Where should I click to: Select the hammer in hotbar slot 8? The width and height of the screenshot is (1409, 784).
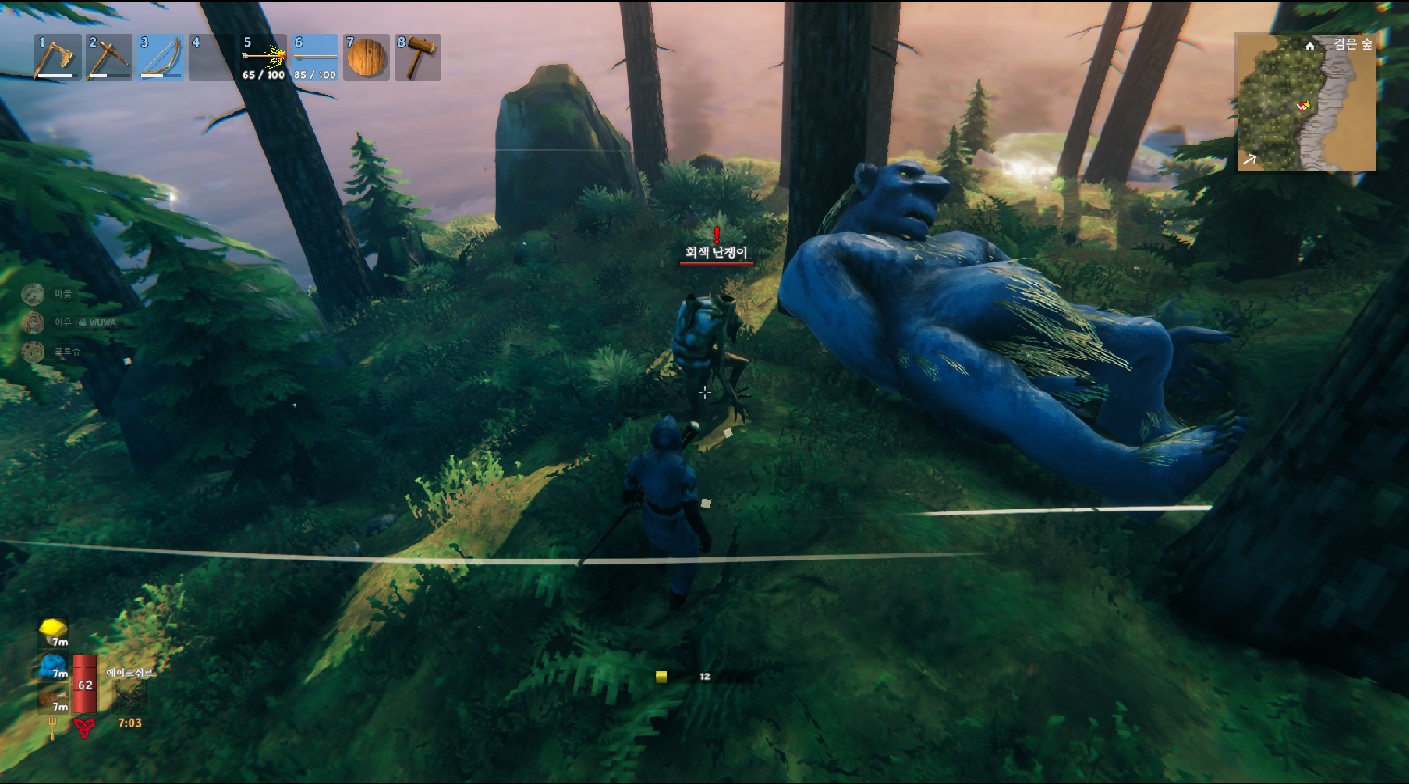(x=418, y=58)
